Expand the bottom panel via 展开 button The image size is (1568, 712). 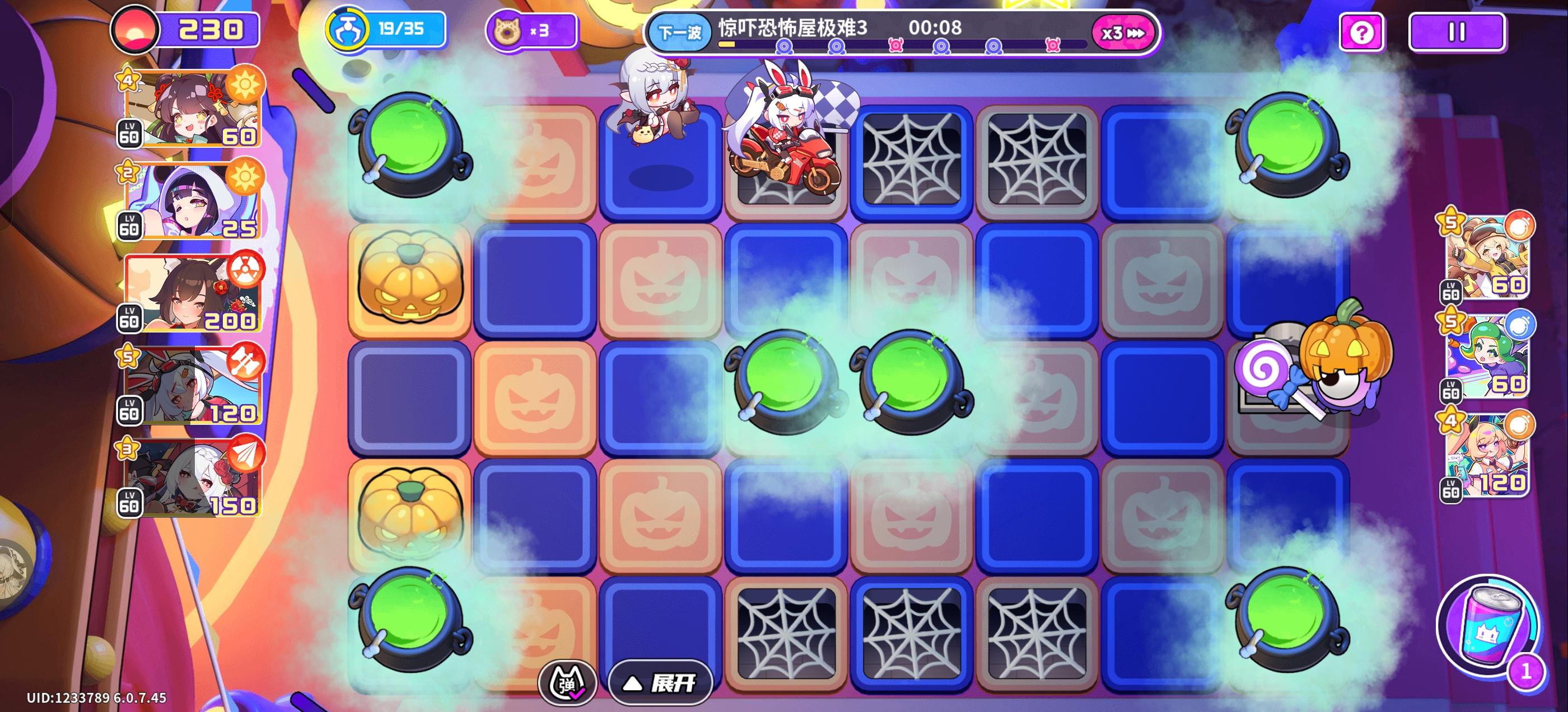click(660, 683)
